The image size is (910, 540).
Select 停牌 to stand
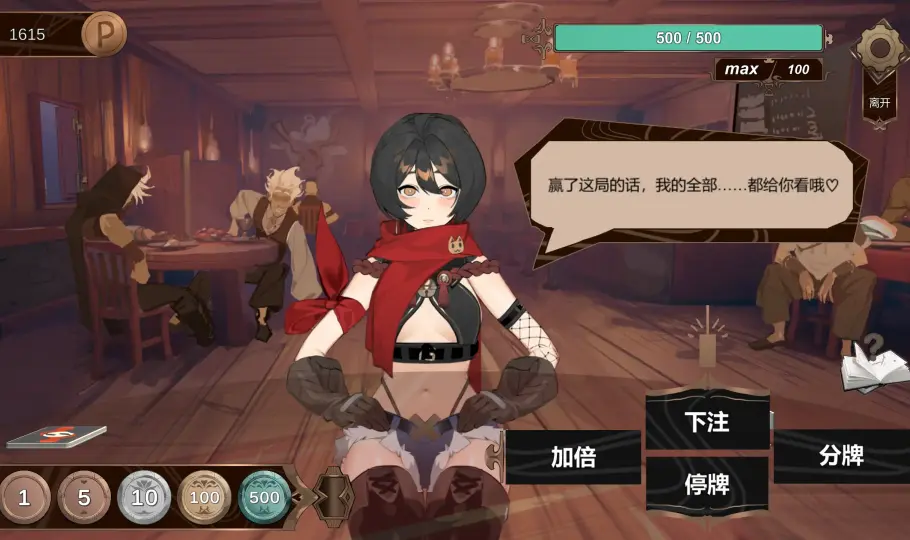pos(707,485)
